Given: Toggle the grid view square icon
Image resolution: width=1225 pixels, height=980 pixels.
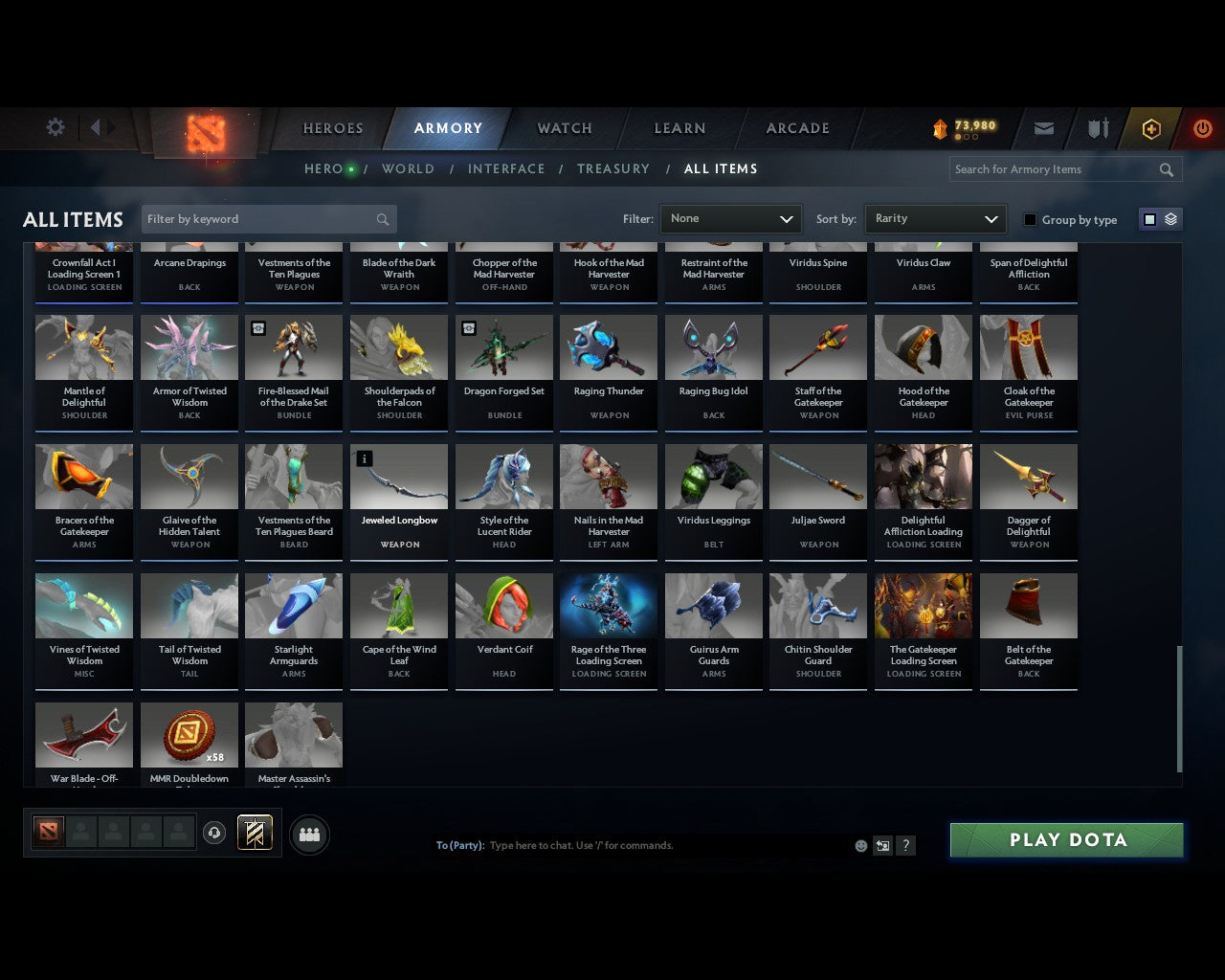Looking at the screenshot, I should tap(1148, 218).
